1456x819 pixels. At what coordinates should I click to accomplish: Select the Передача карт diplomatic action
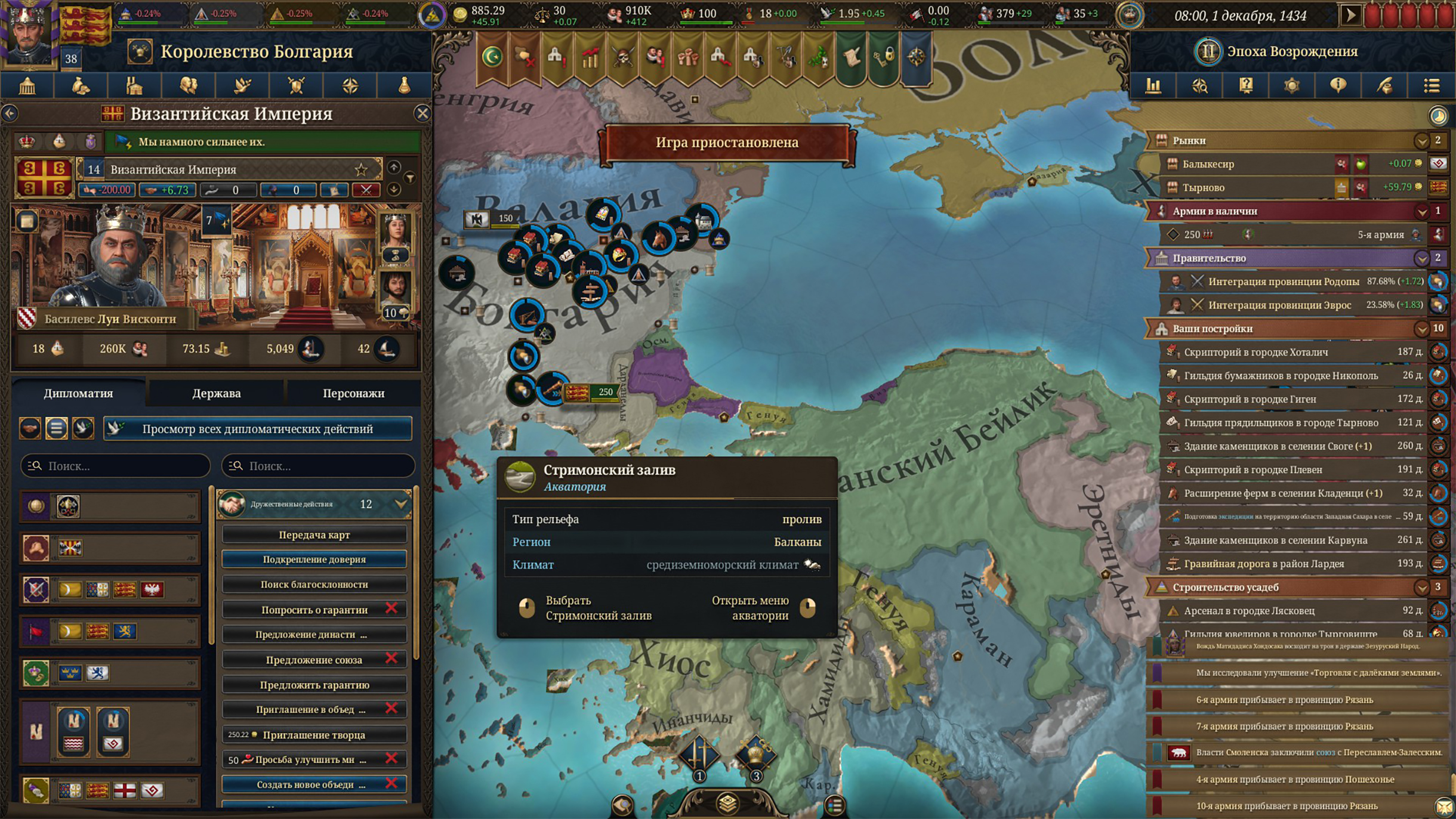pyautogui.click(x=314, y=534)
